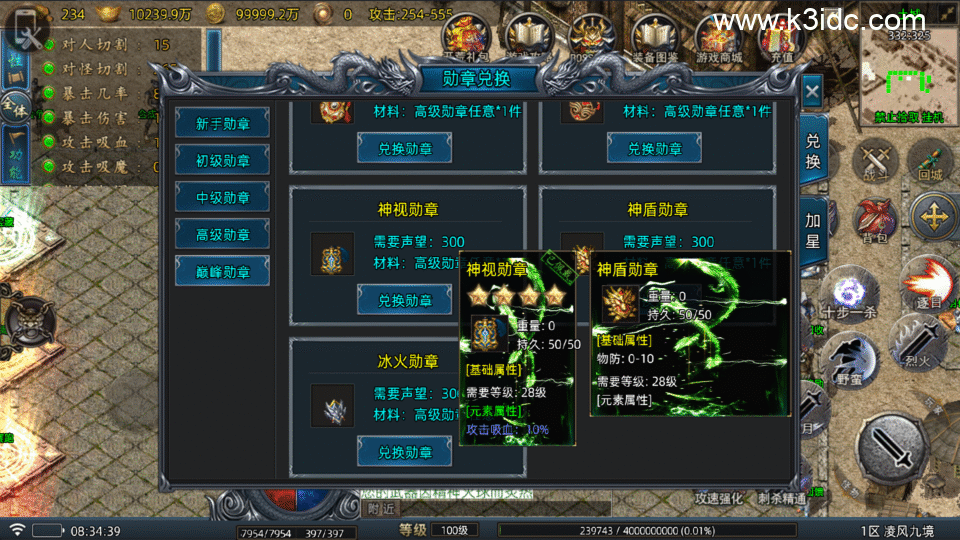
Task: Switch to the 兑换 side tab
Action: click(x=813, y=150)
